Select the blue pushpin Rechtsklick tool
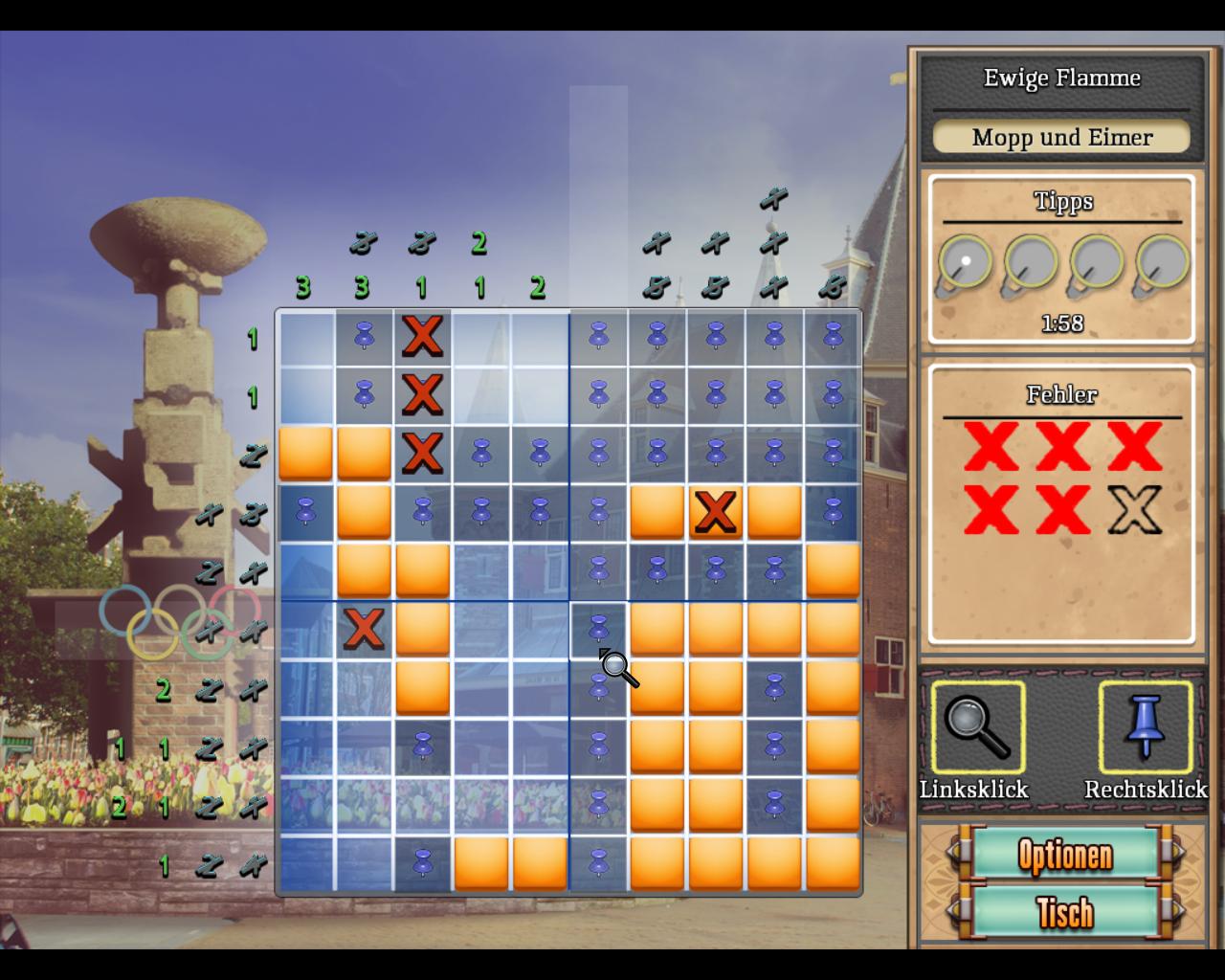Screen dimensions: 1225x980 [1145, 727]
